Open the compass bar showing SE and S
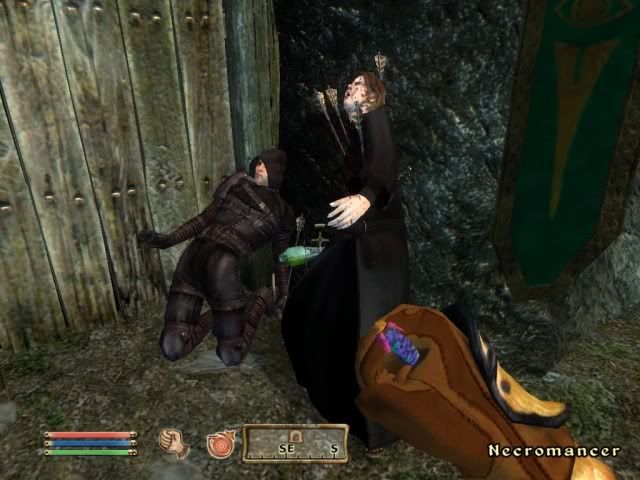The image size is (640, 480). pyautogui.click(x=295, y=443)
